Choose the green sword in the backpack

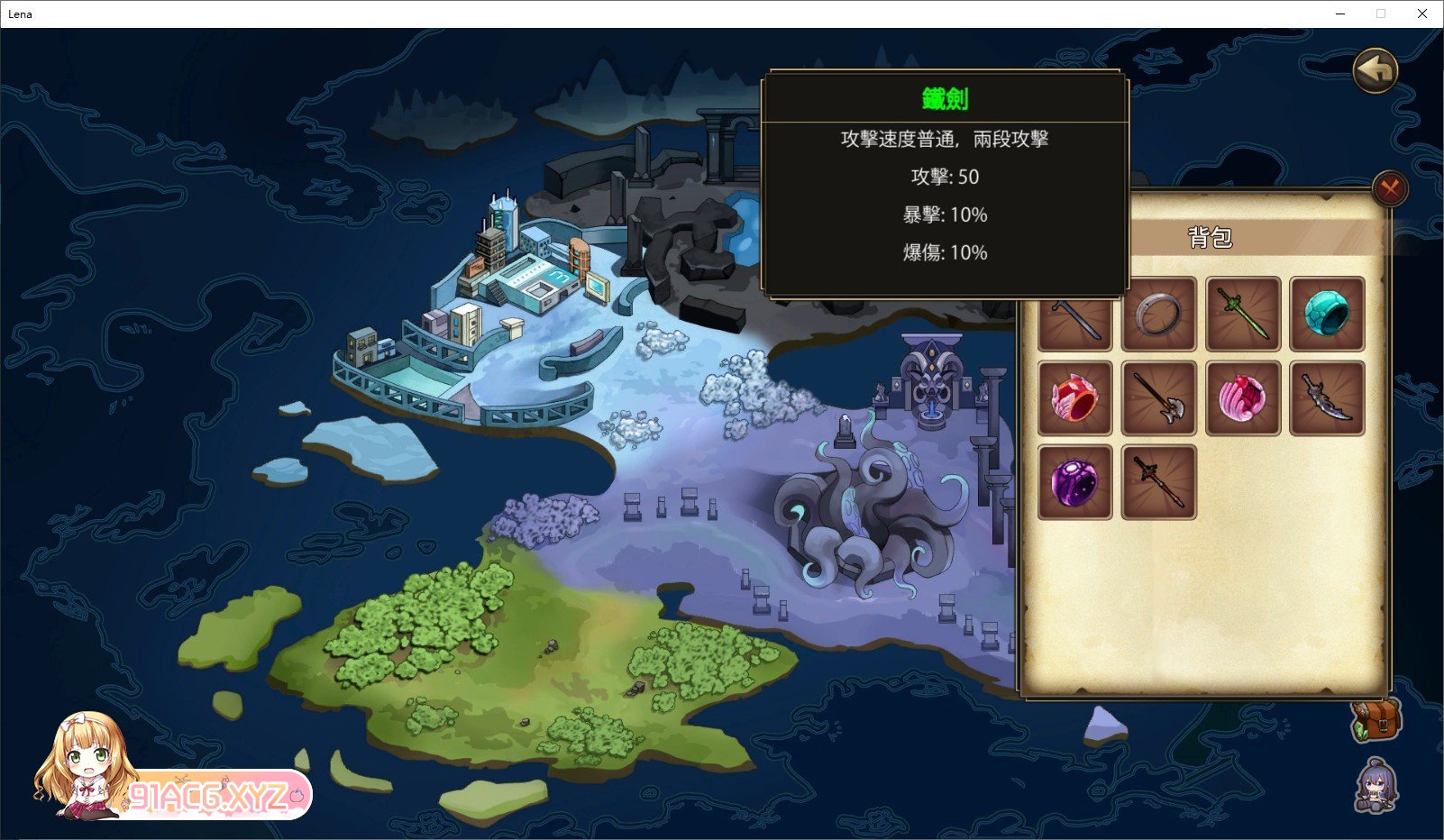coord(1243,315)
